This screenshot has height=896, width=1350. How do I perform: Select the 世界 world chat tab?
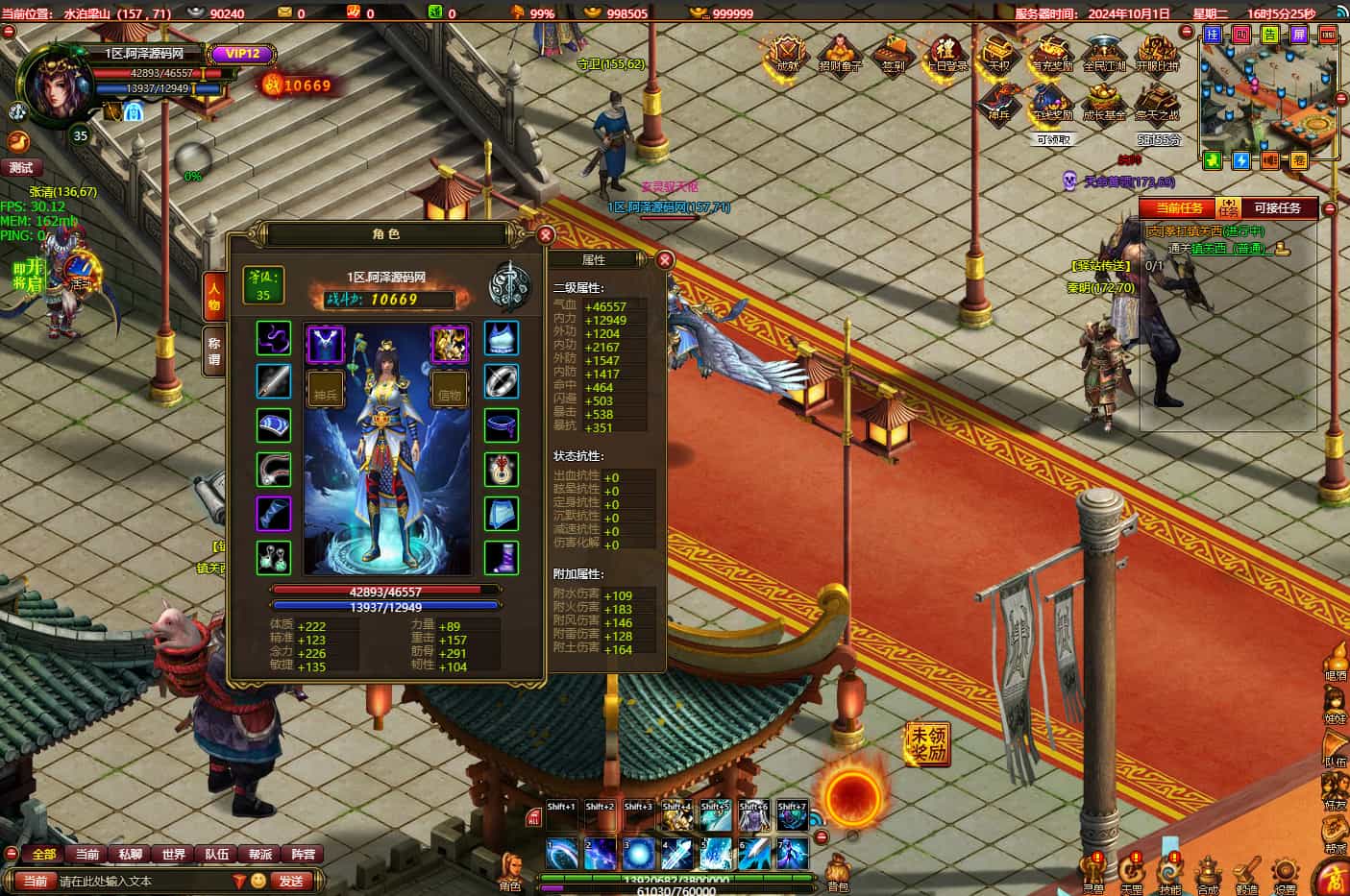174,854
